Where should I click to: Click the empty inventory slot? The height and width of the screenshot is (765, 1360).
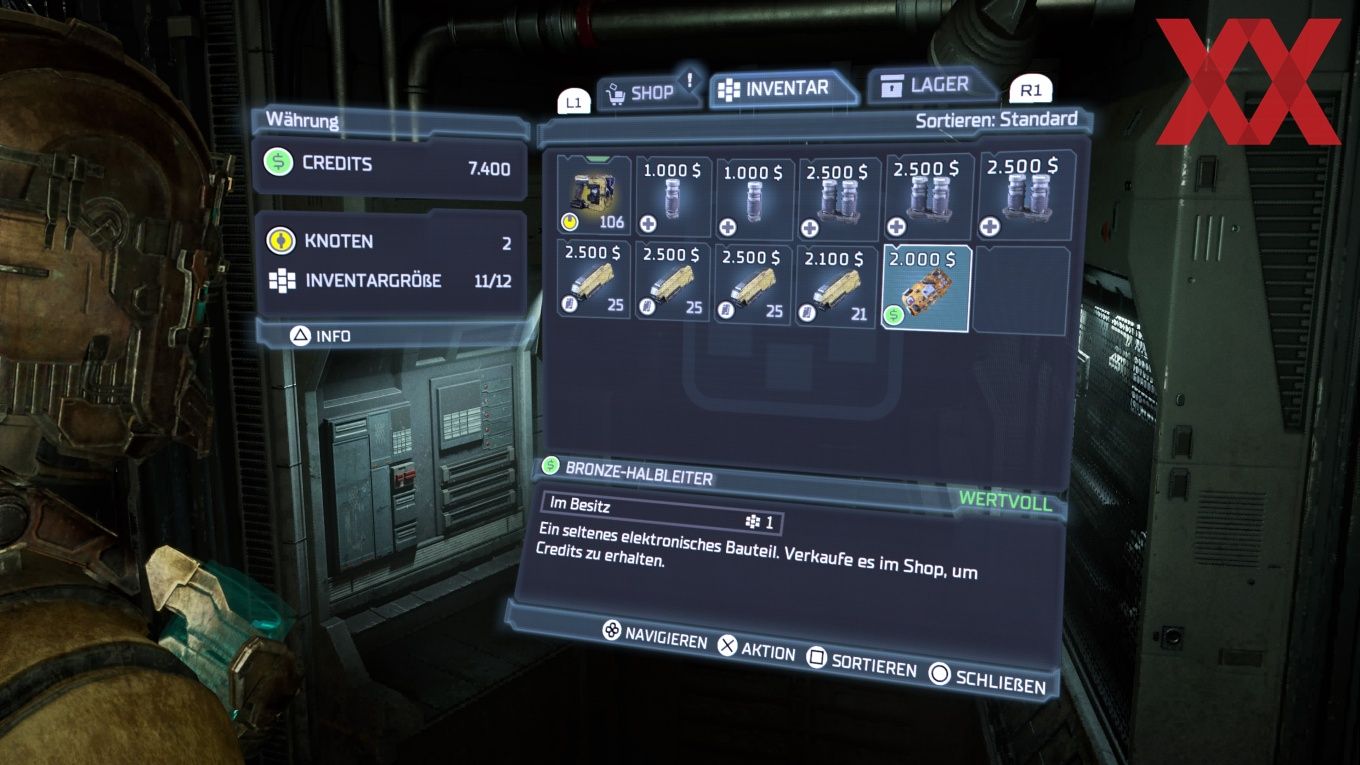coord(1022,289)
